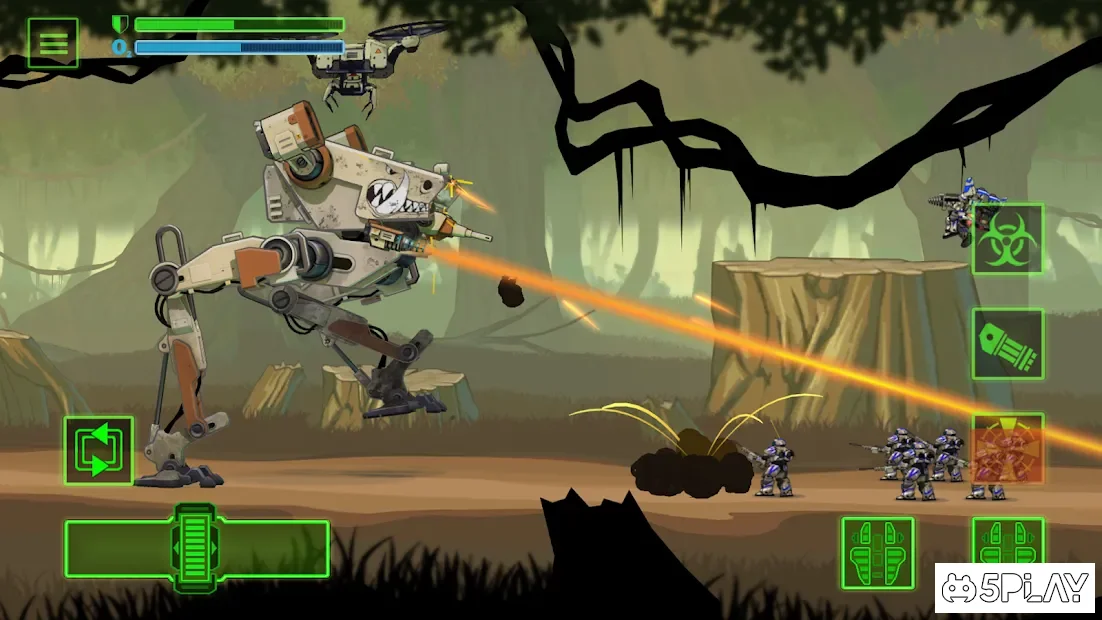Trigger the orange targeting reticle ability
1102x620 pixels.
click(1008, 448)
